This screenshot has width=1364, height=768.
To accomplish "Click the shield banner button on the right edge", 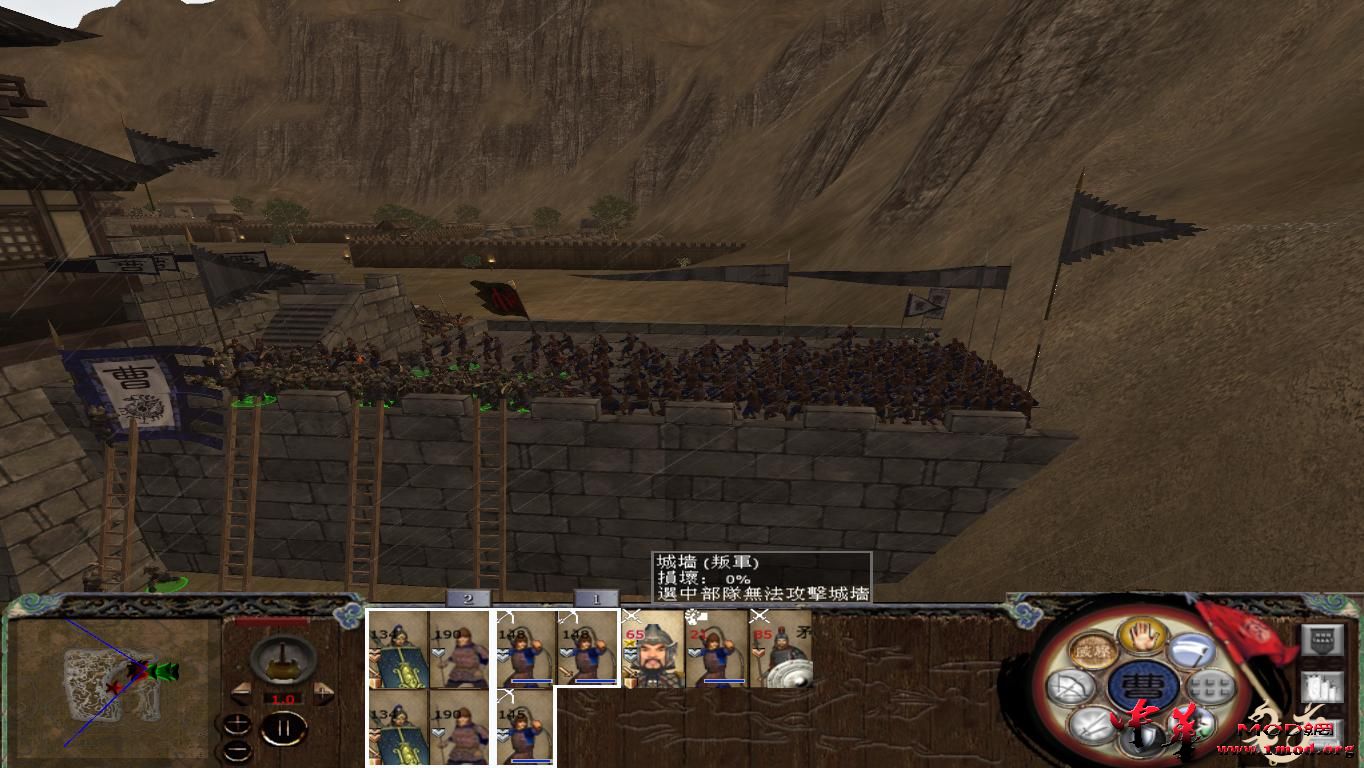I will pyautogui.click(x=1322, y=640).
